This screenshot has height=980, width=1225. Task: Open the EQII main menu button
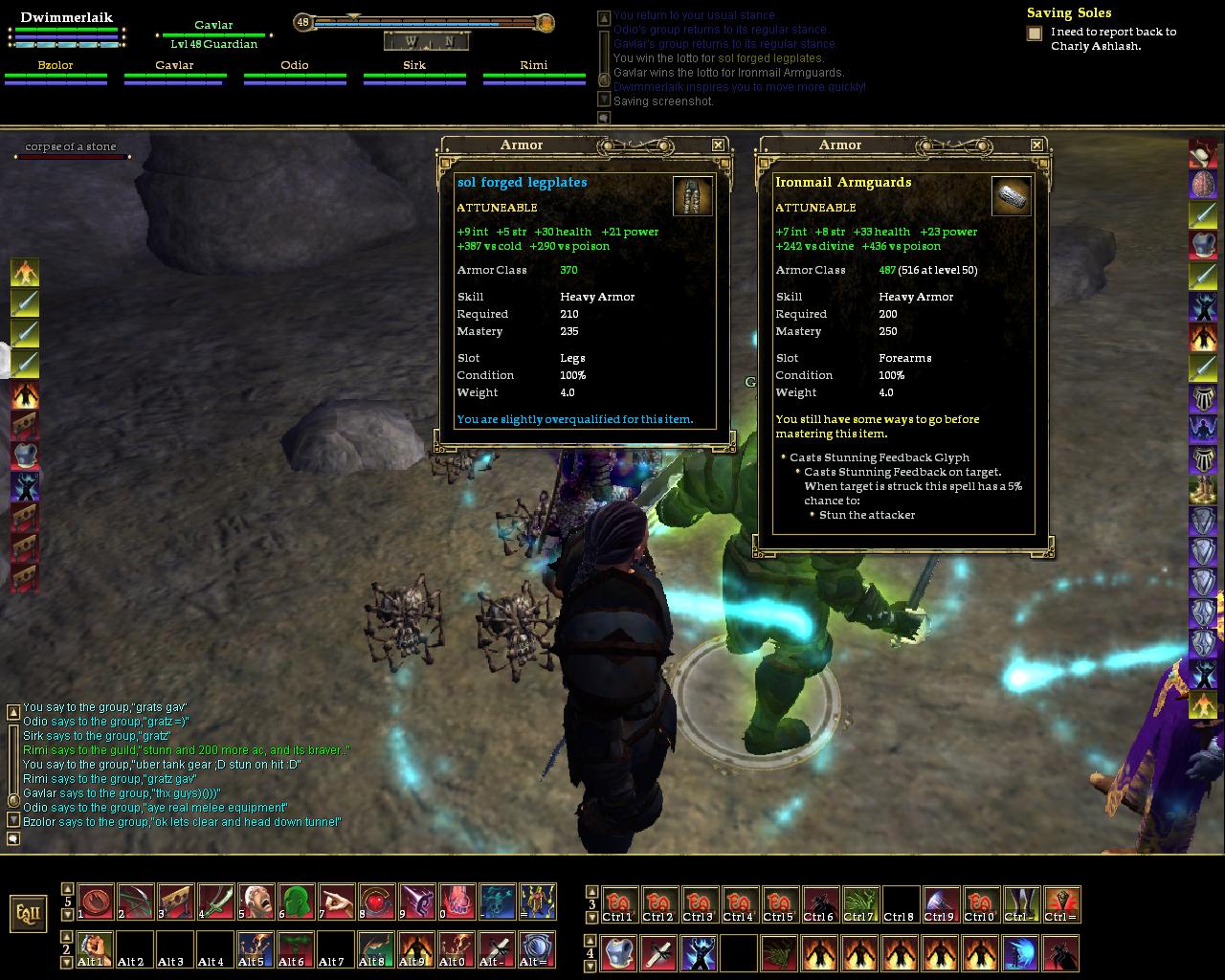coord(29,913)
